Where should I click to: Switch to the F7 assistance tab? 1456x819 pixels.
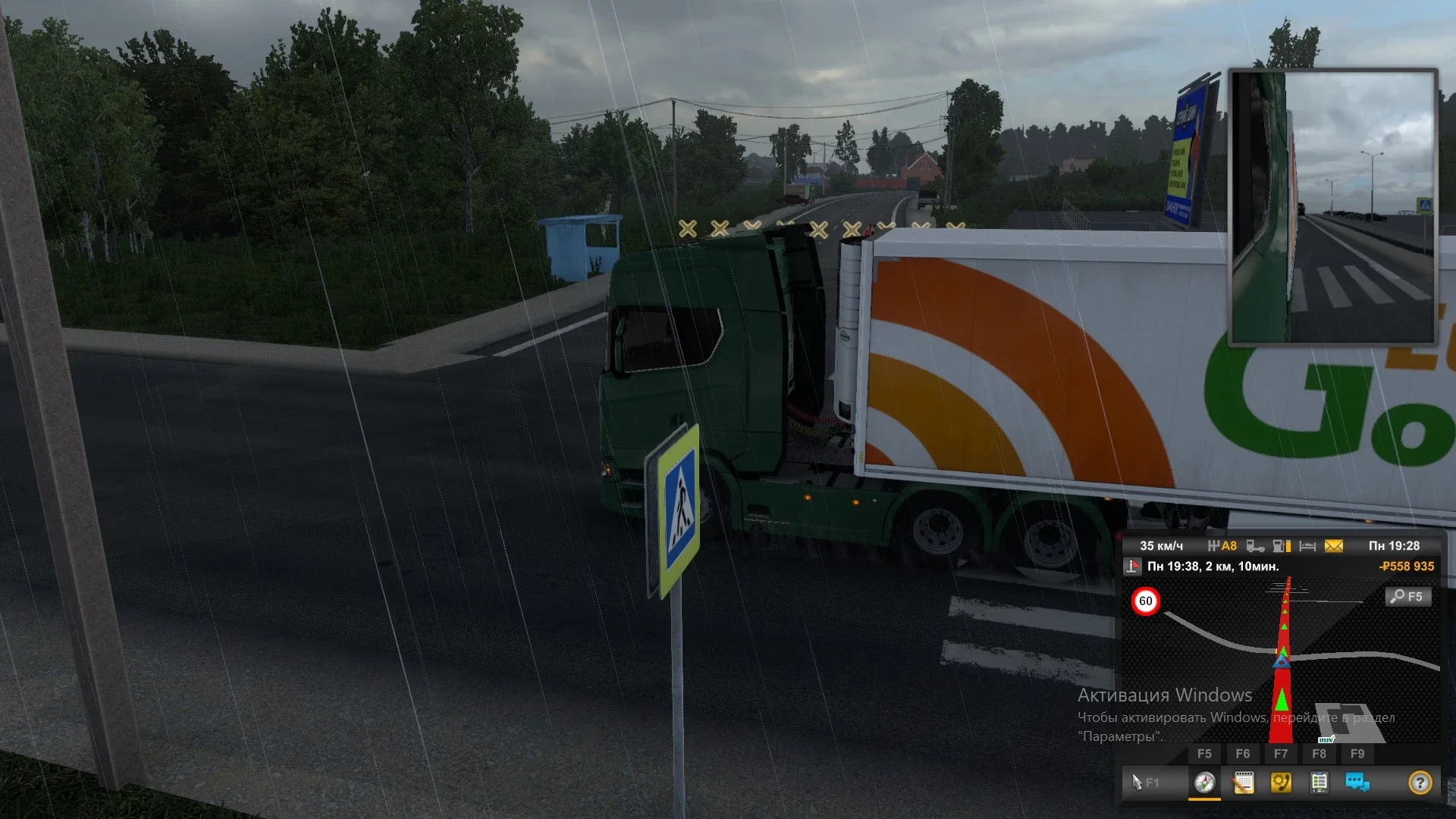pos(1281,753)
